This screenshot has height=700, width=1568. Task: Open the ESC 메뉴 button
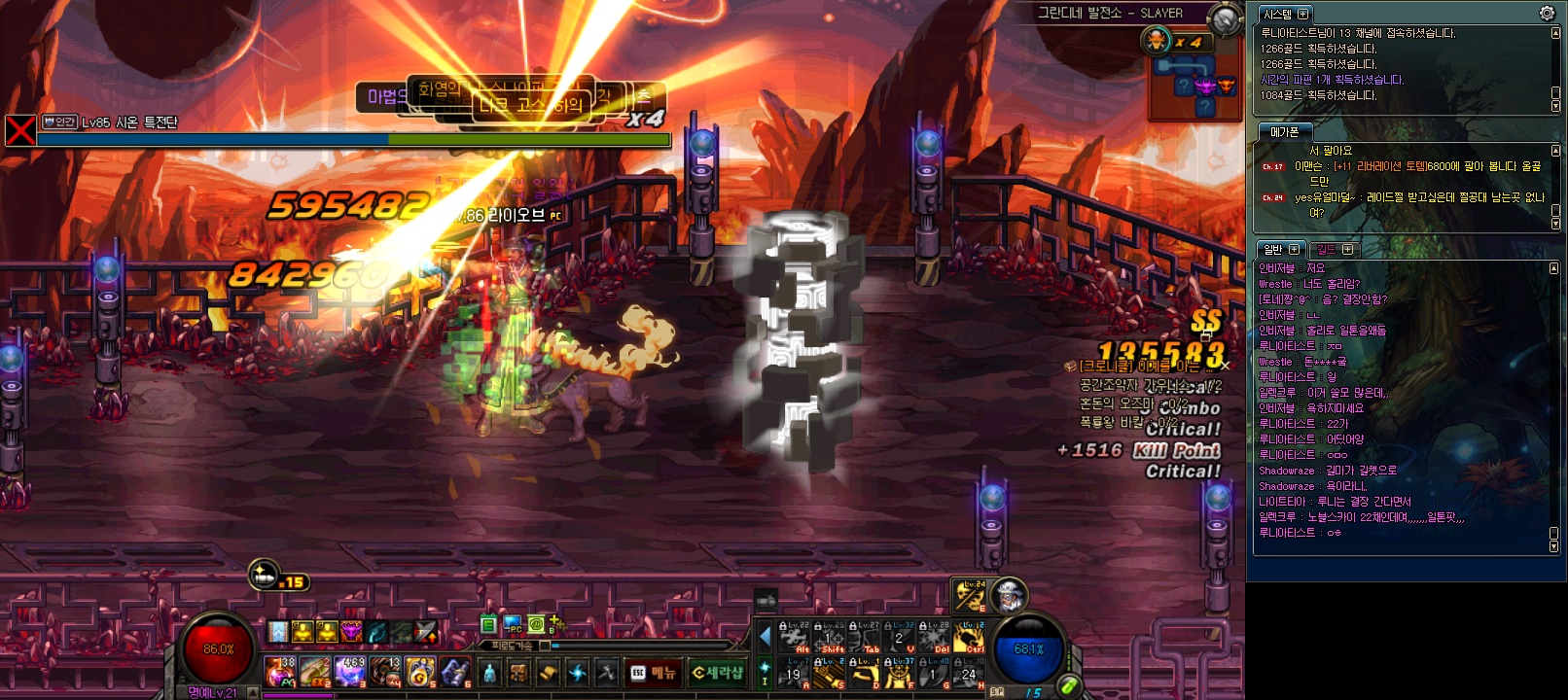point(654,673)
